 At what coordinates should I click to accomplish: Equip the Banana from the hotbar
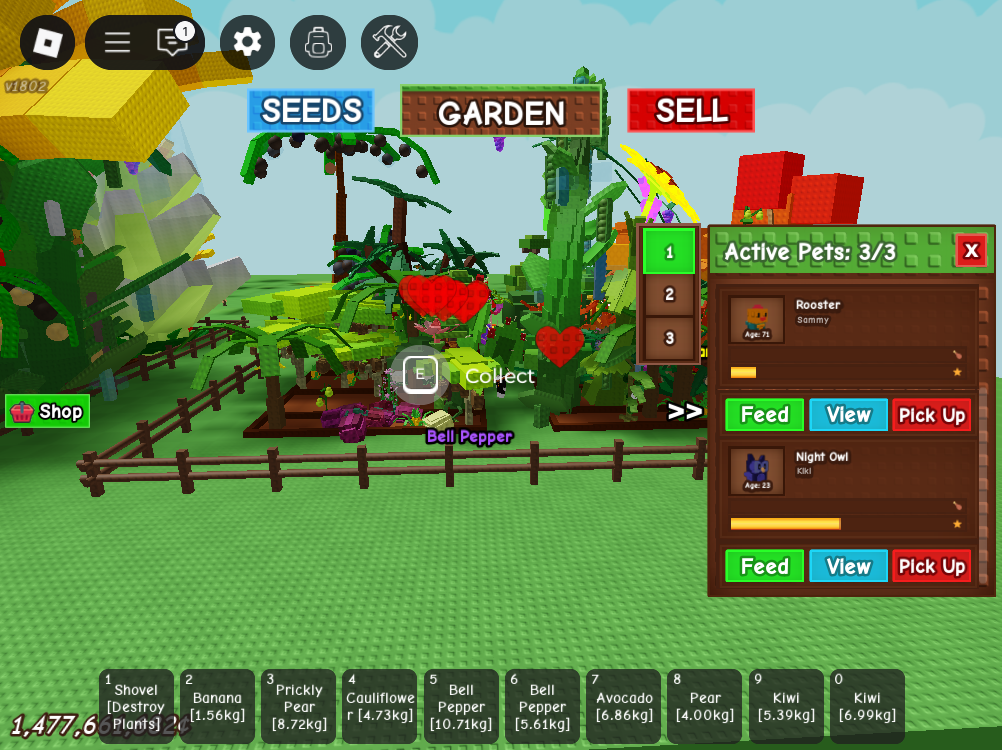217,706
